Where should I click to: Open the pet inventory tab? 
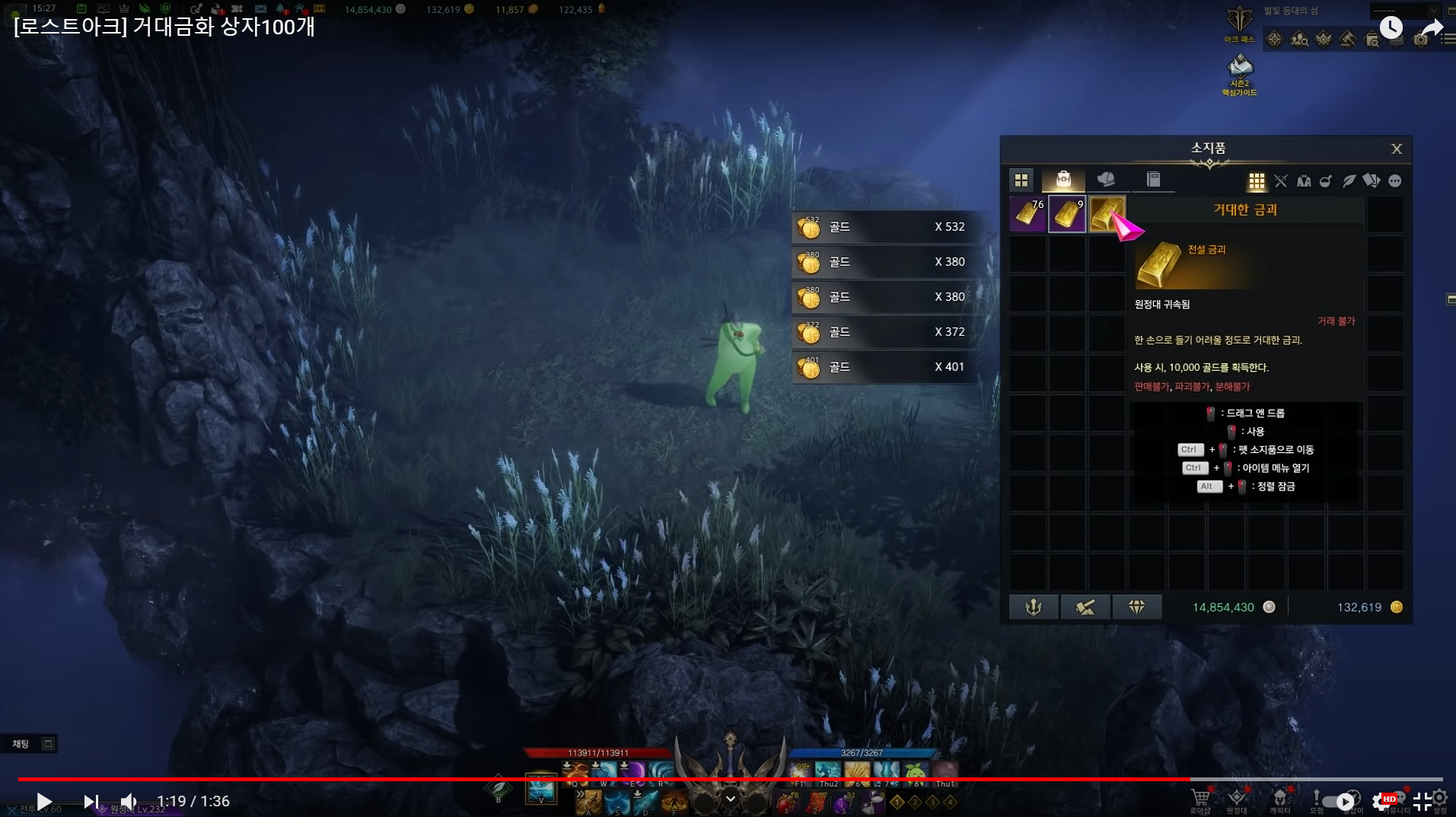pos(1106,180)
